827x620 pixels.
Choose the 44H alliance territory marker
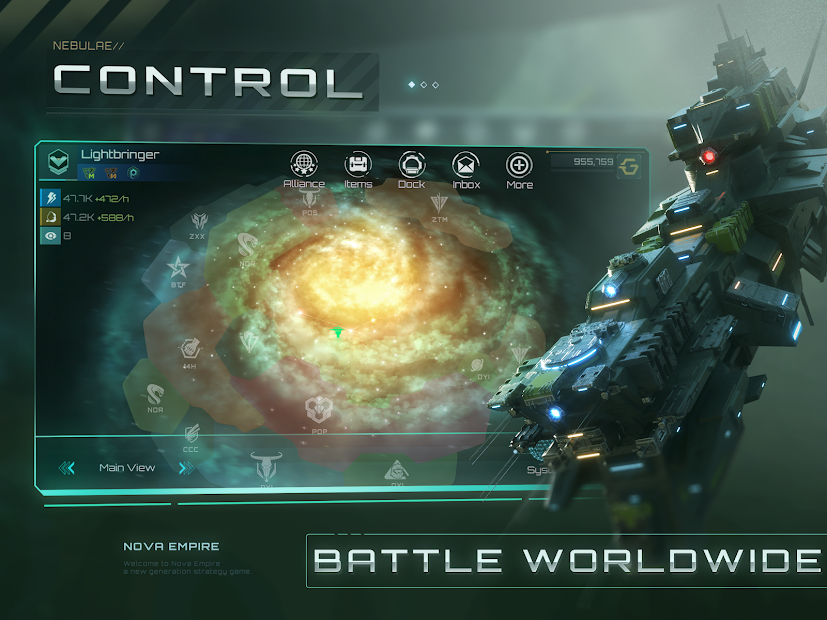[x=188, y=350]
